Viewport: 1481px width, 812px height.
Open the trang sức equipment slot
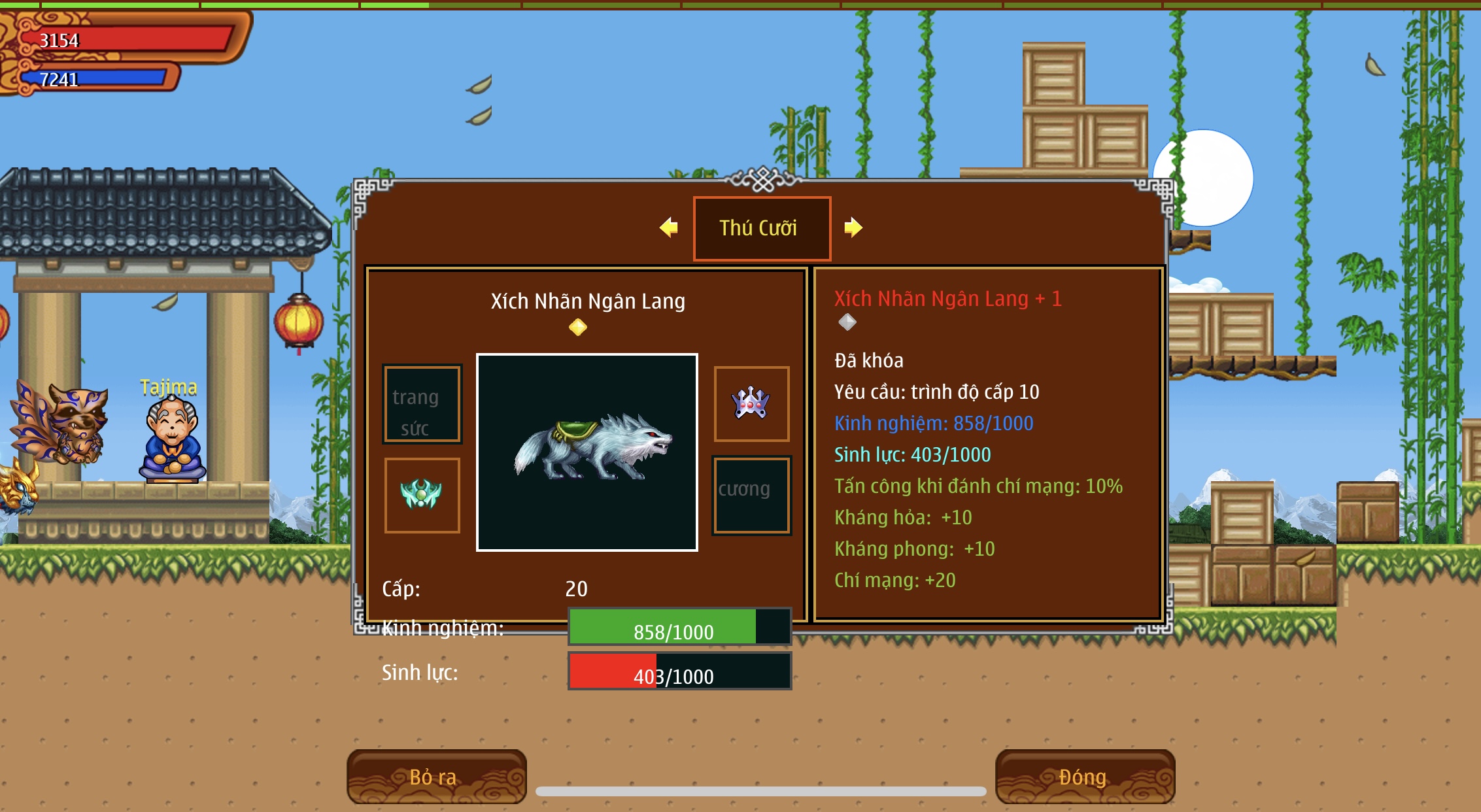422,404
